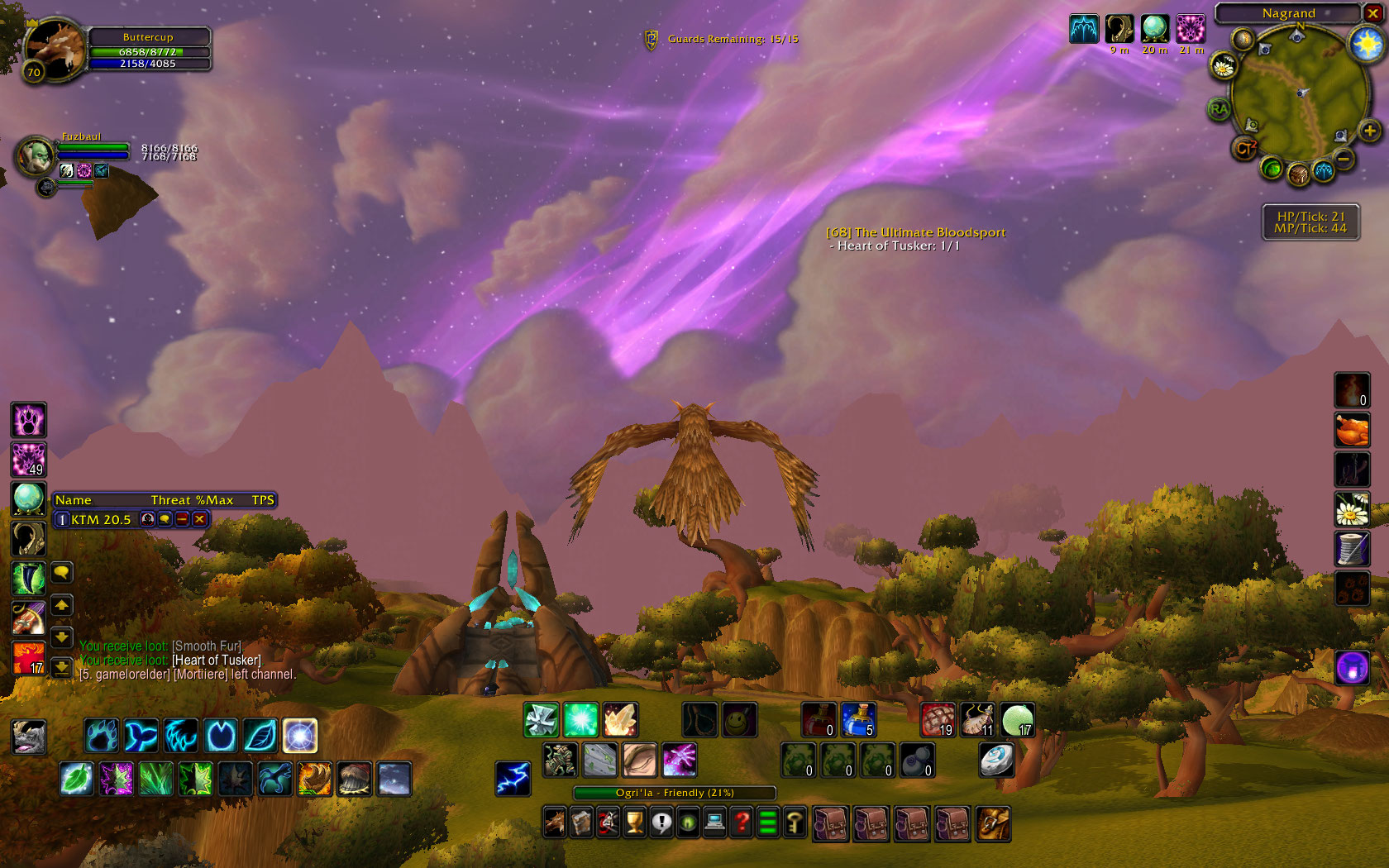Open the green RA addon minimap button
The height and width of the screenshot is (868, 1389).
pyautogui.click(x=1219, y=109)
